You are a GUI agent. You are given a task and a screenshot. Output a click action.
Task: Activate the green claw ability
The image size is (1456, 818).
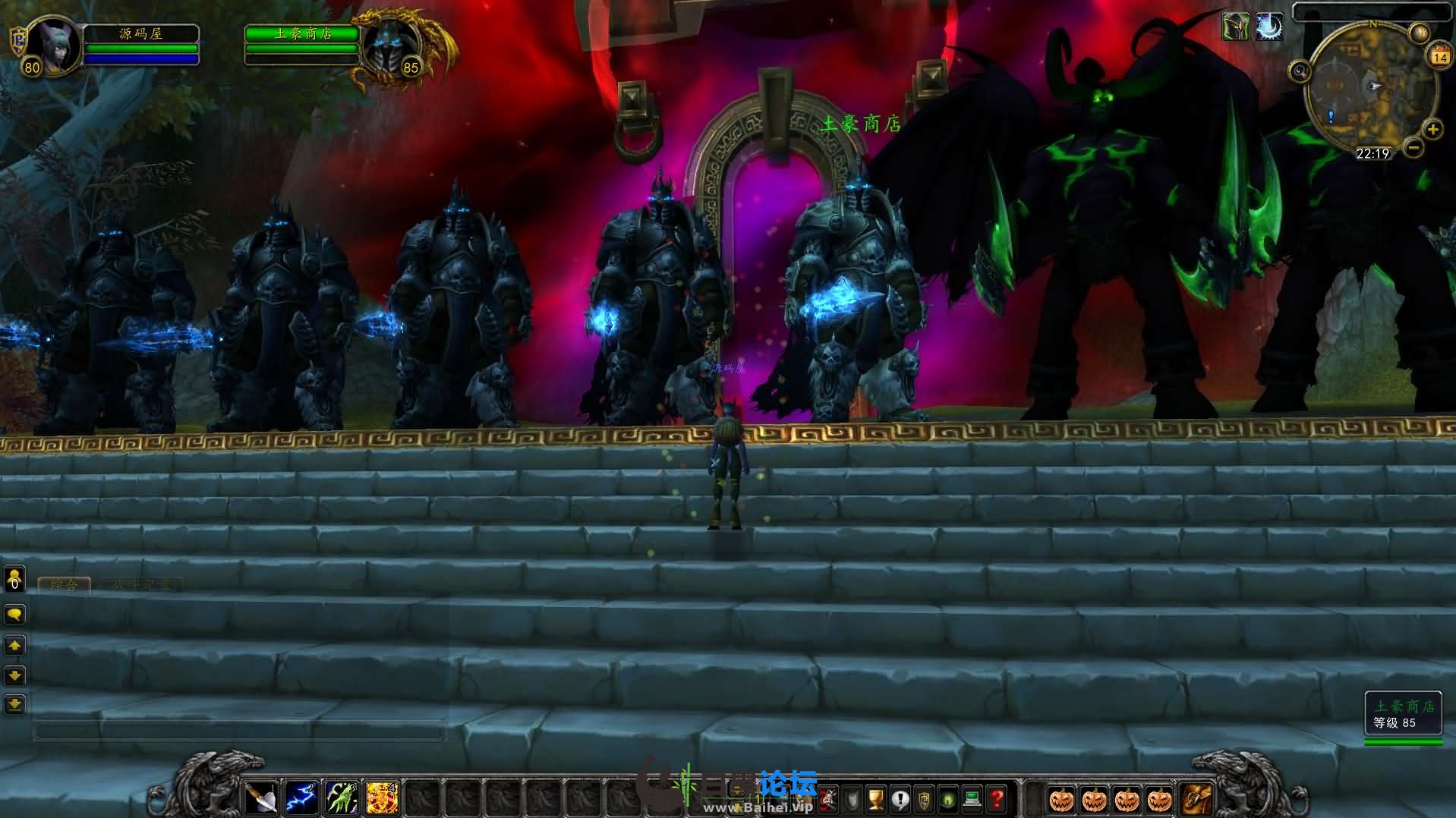342,798
